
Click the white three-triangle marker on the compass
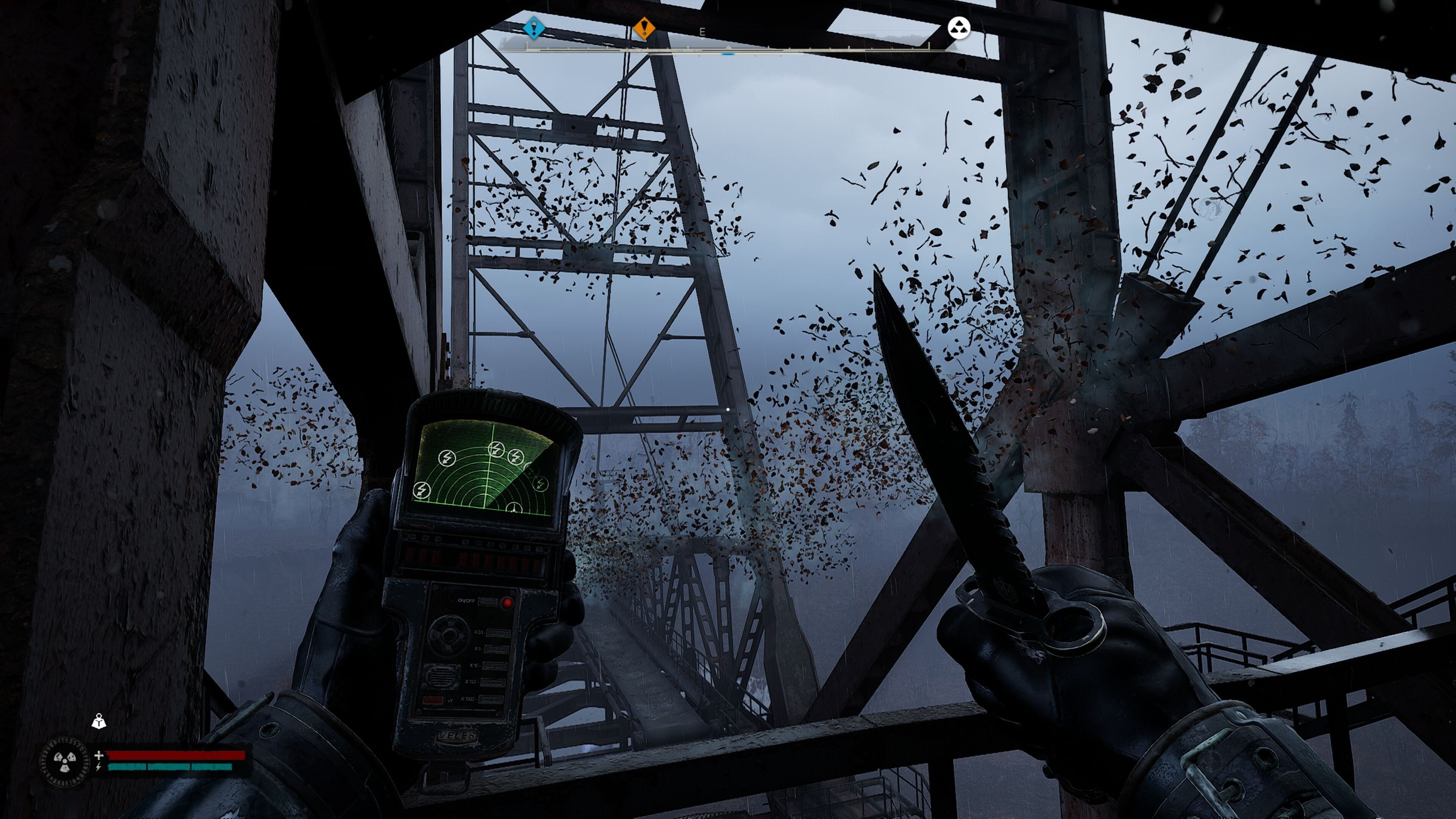click(959, 28)
